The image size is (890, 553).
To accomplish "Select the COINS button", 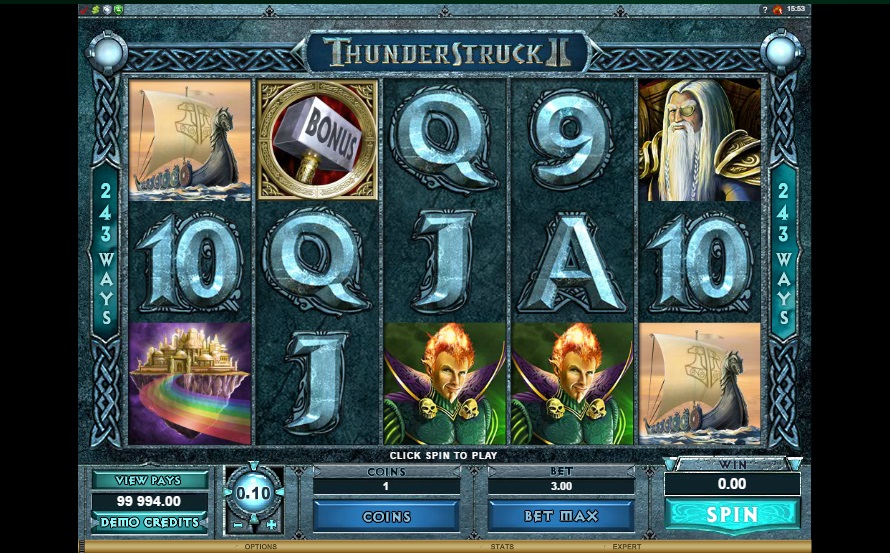I will coord(386,516).
